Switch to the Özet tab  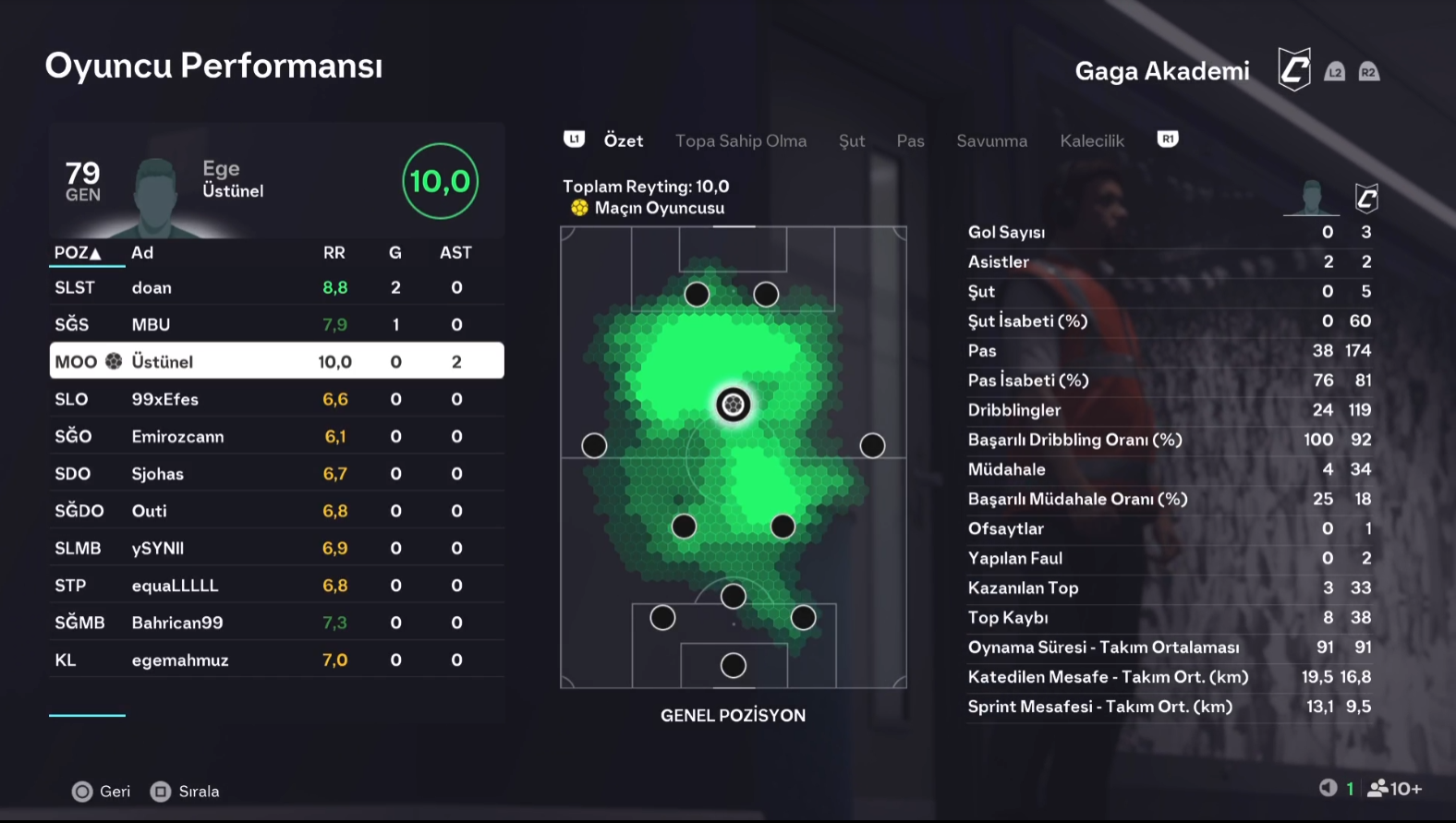623,140
